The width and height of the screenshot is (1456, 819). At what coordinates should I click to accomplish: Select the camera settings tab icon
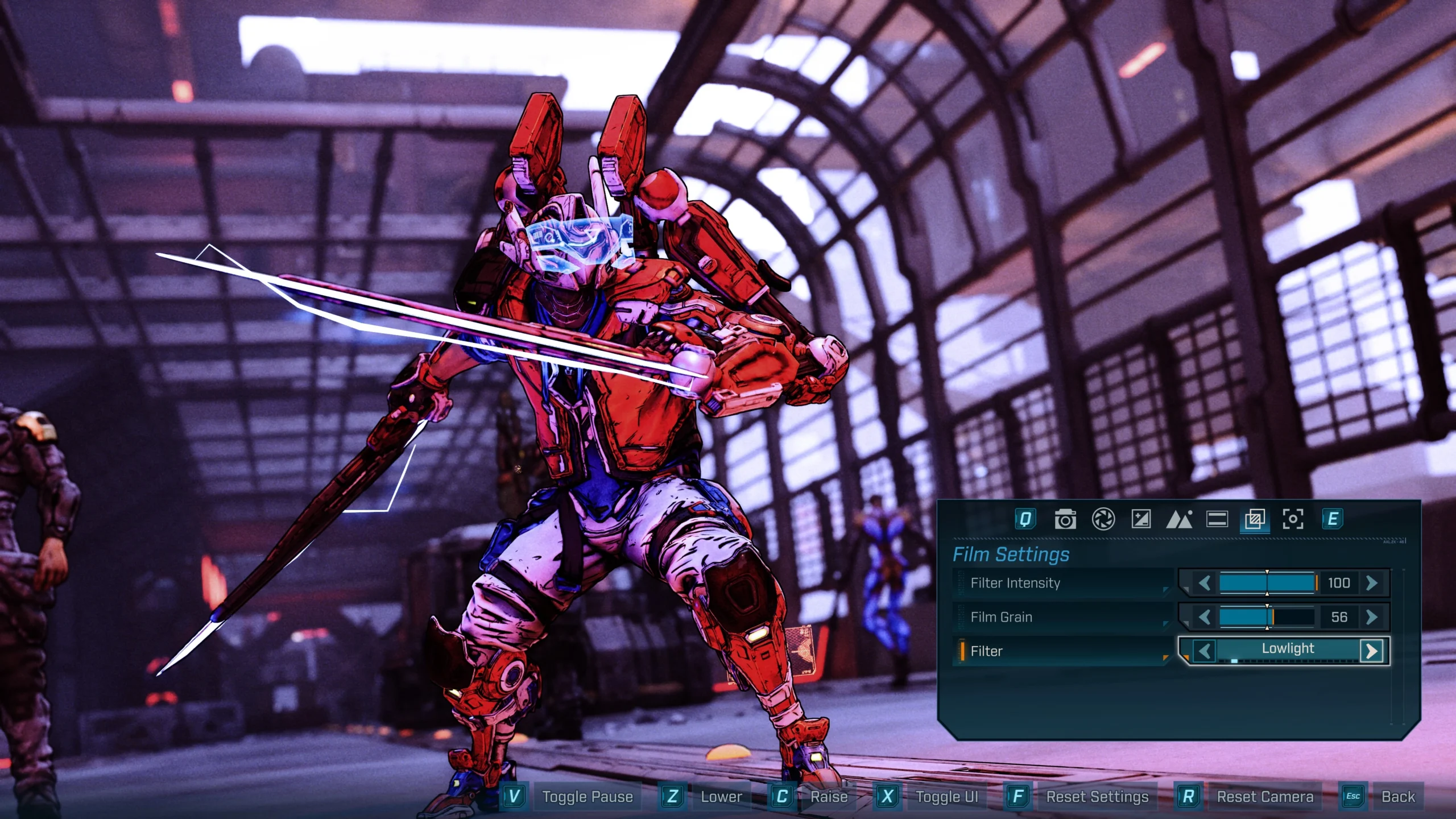pos(1065,518)
